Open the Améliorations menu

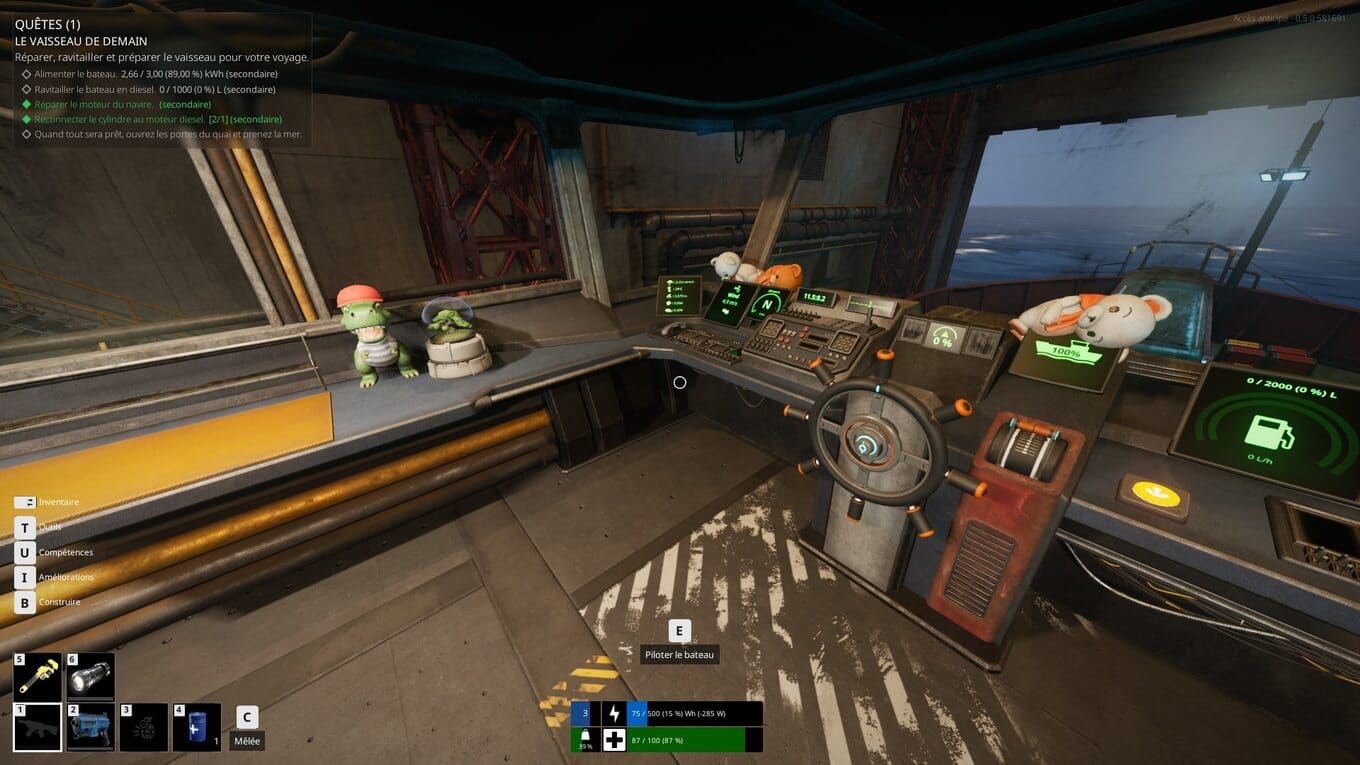(x=66, y=577)
